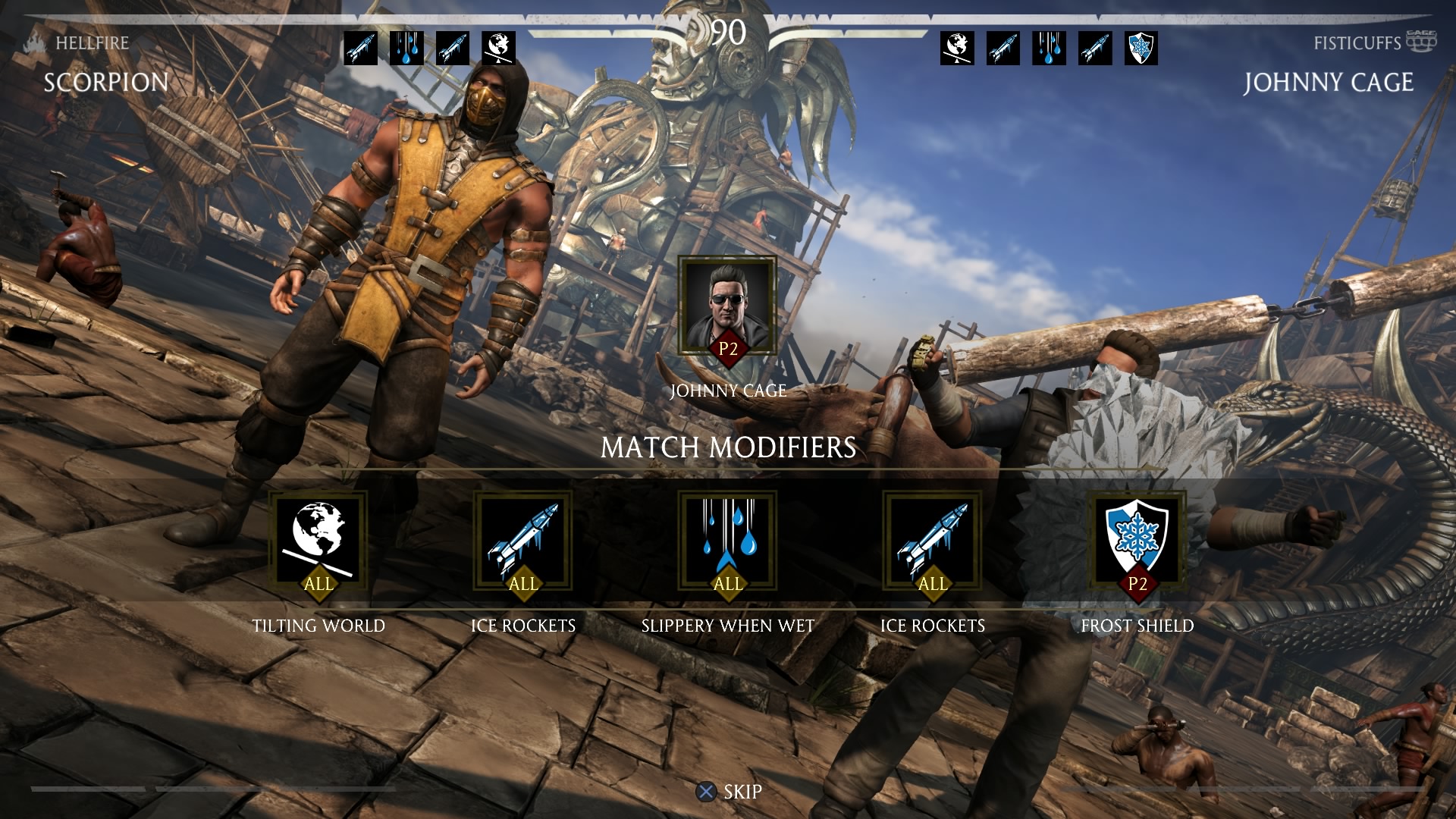Click Johnny Cage's small water drops icon in top HUD
The height and width of the screenshot is (819, 1456).
click(x=1049, y=48)
